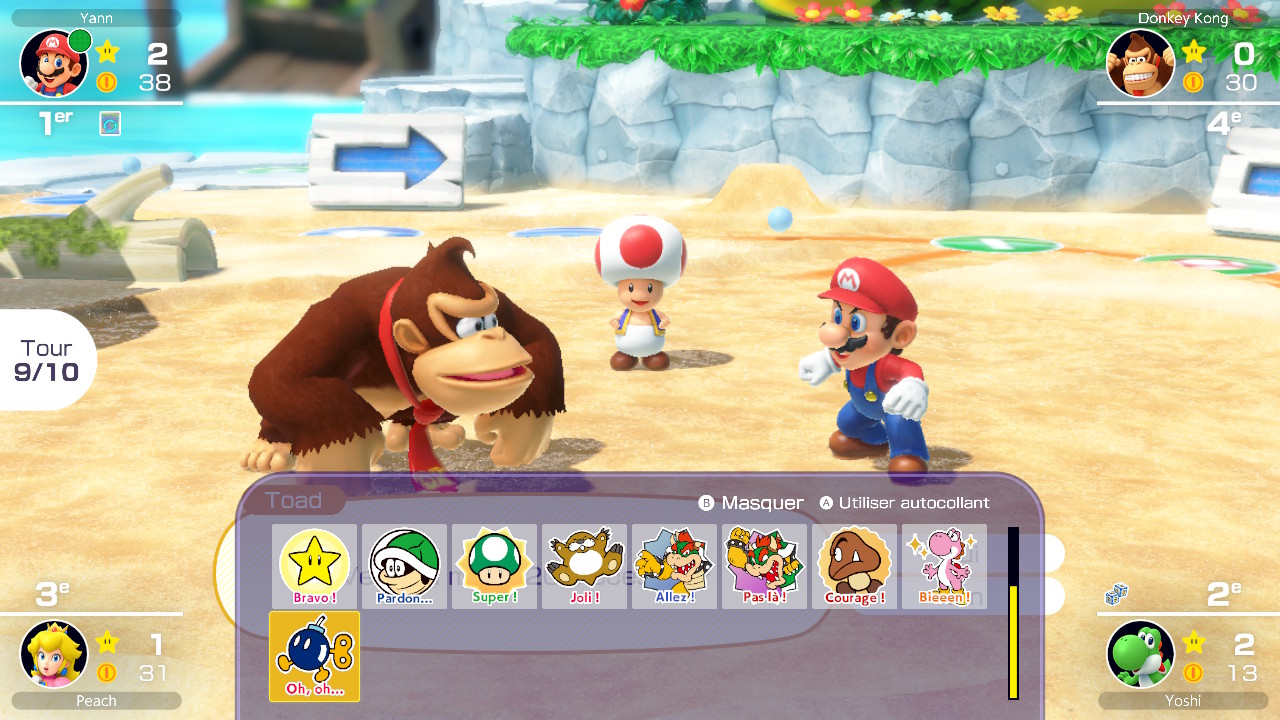Viewport: 1280px width, 720px height.
Task: Select the "Oh, oh..." Bob-omb sticker
Action: (x=314, y=656)
